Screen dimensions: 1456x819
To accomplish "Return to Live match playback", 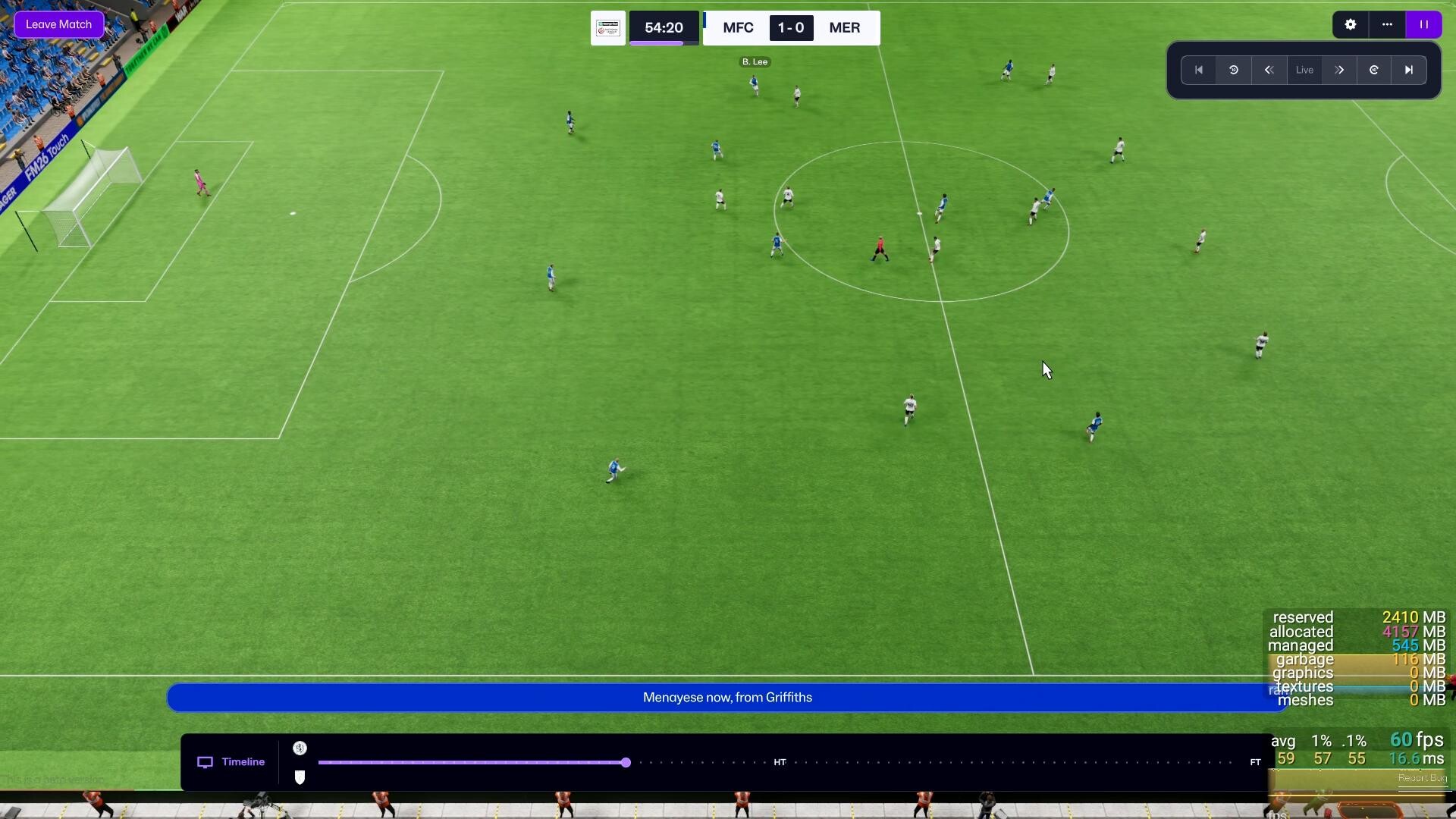I will 1304,70.
